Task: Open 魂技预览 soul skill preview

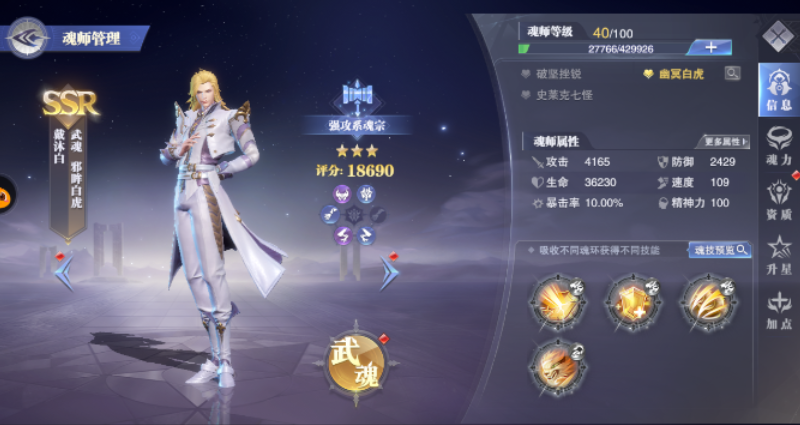Action: click(719, 250)
